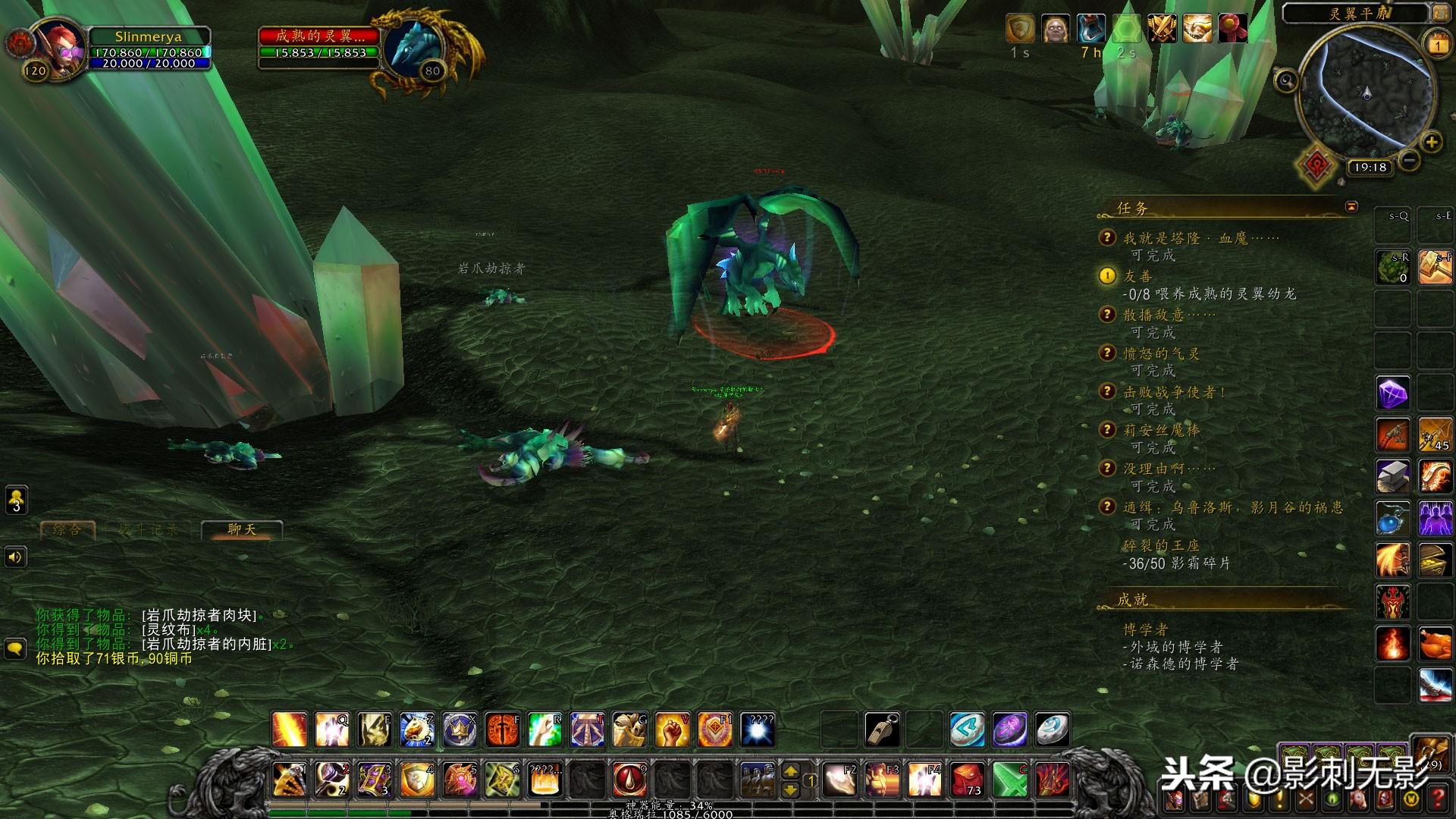Open the minimap tracking magnifier button
The width and height of the screenshot is (1456, 819).
(1285, 80)
